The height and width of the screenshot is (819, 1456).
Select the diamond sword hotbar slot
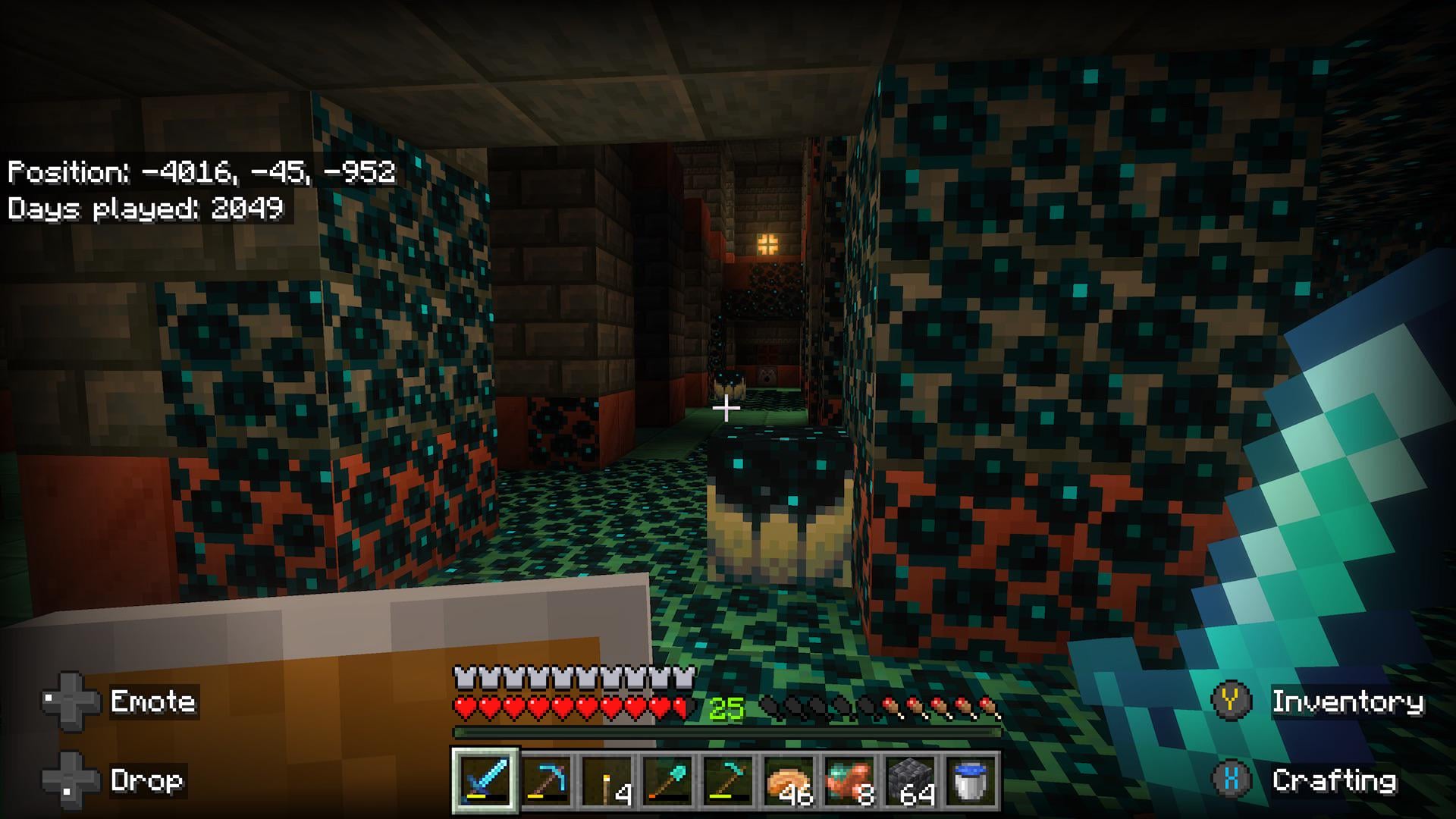click(486, 780)
